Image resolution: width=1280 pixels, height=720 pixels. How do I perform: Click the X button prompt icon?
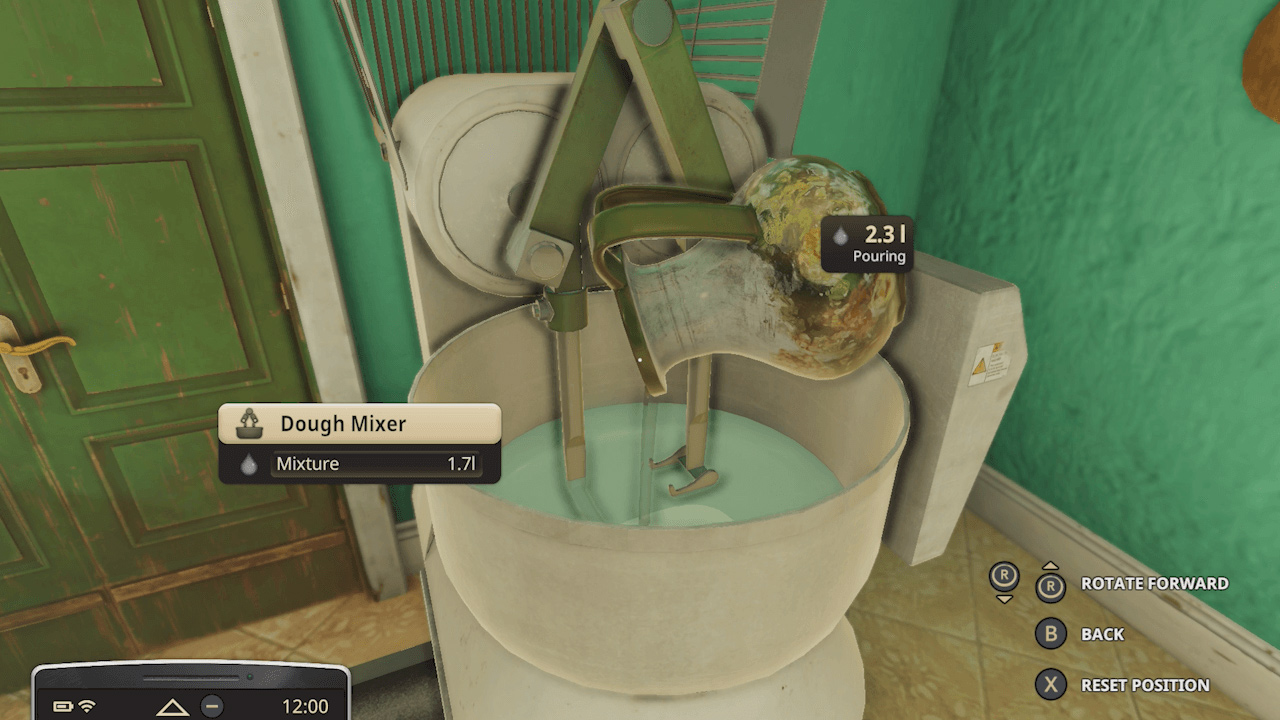[x=1050, y=685]
